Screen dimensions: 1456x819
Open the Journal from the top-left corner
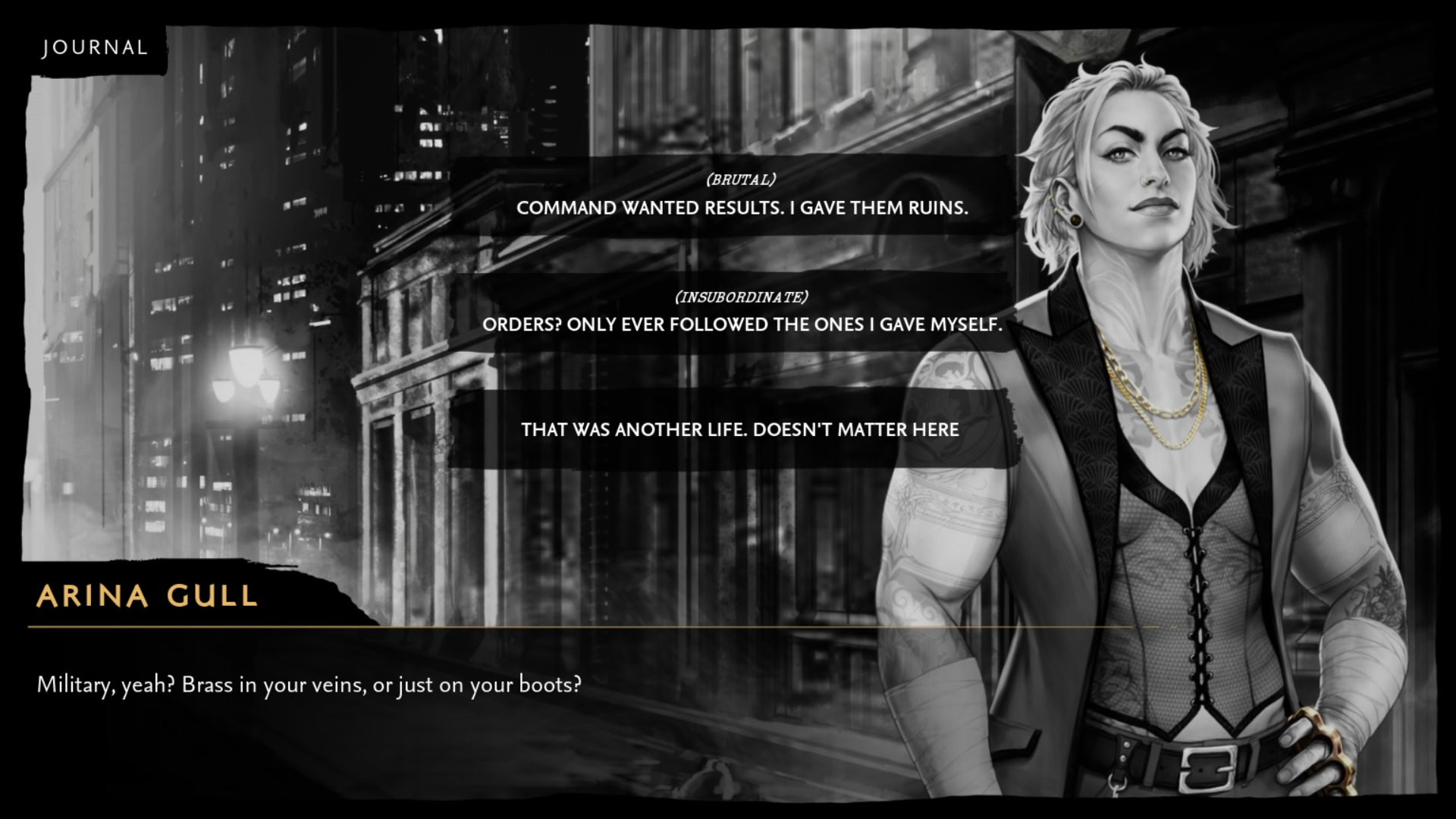(x=95, y=47)
